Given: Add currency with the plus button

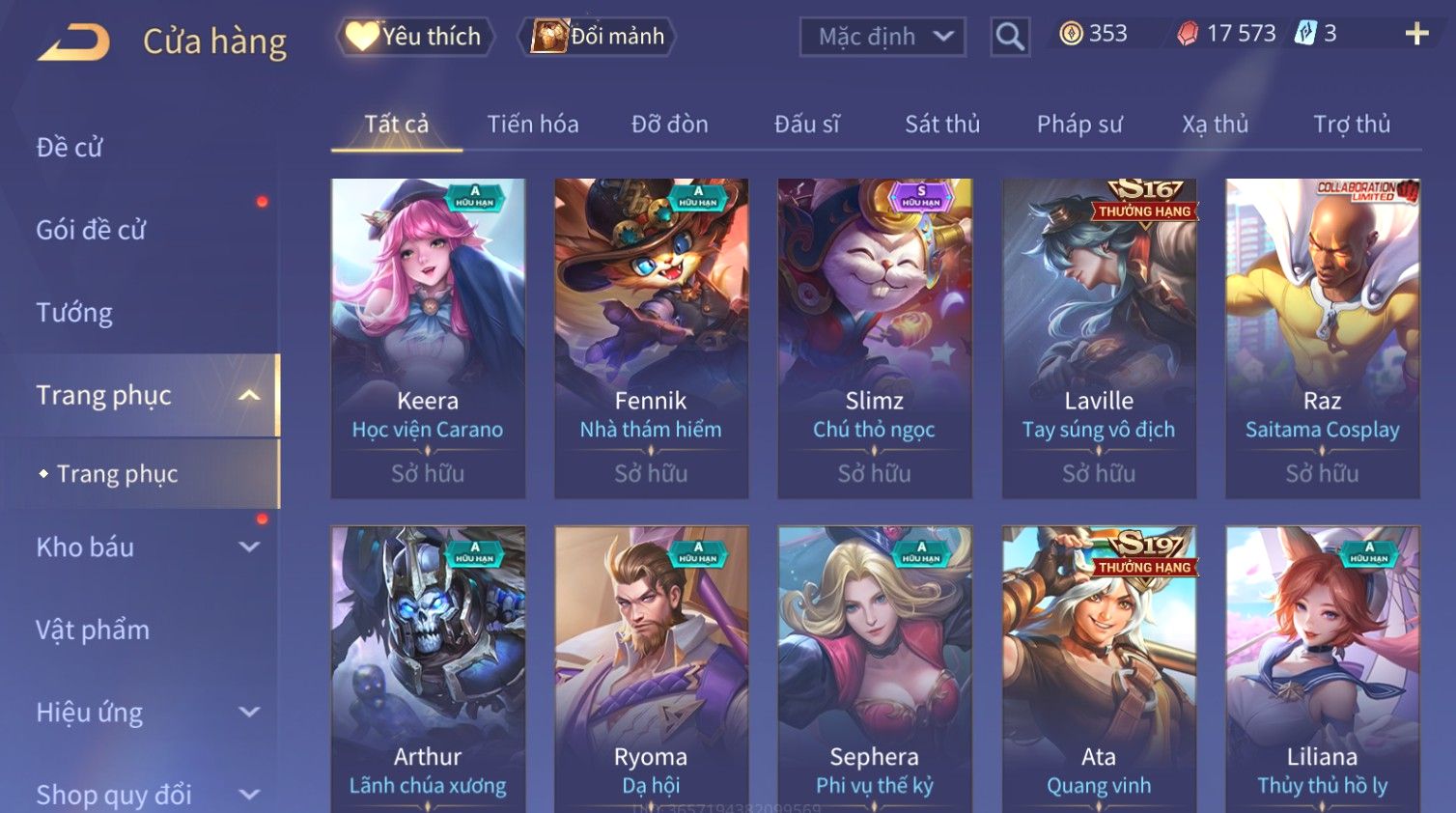Looking at the screenshot, I should coord(1416,34).
